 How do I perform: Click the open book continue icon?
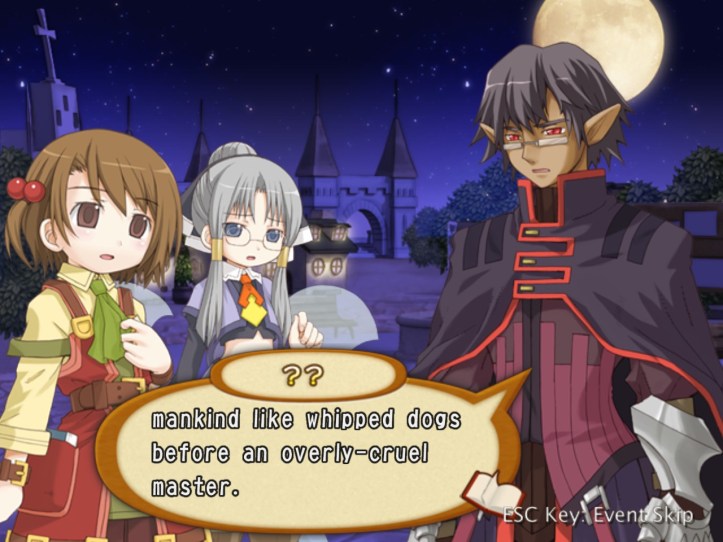(x=493, y=495)
